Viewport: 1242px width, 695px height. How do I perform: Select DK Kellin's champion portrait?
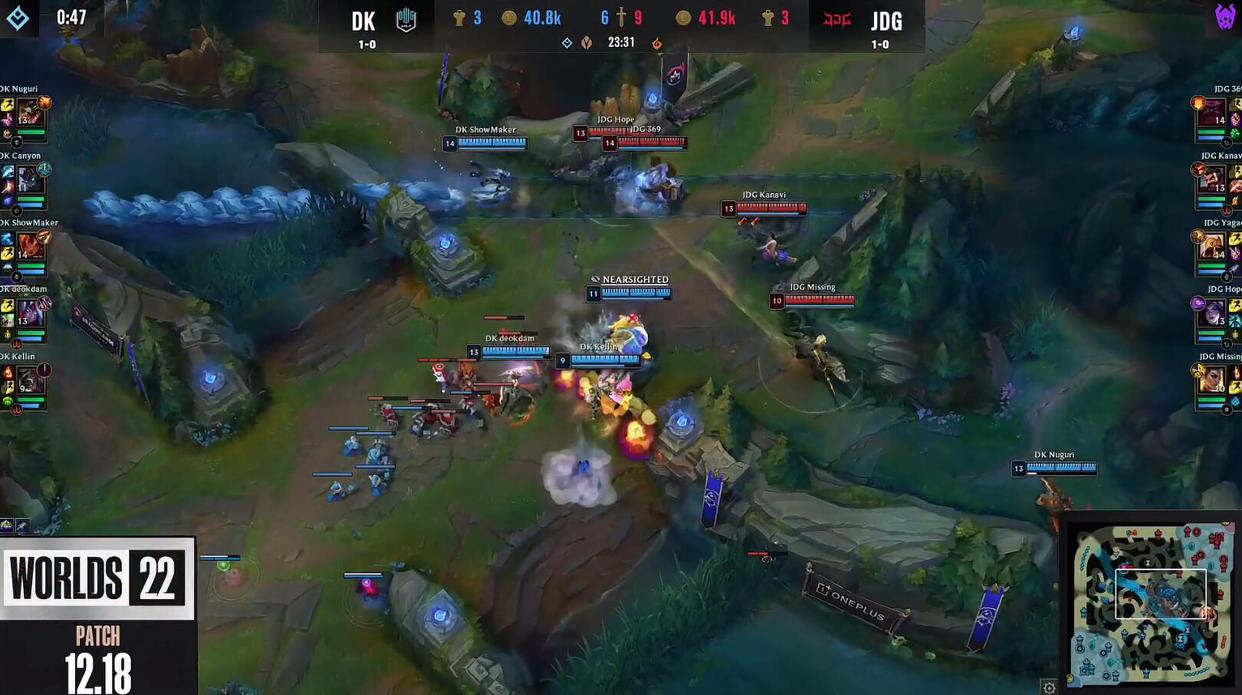coord(29,380)
